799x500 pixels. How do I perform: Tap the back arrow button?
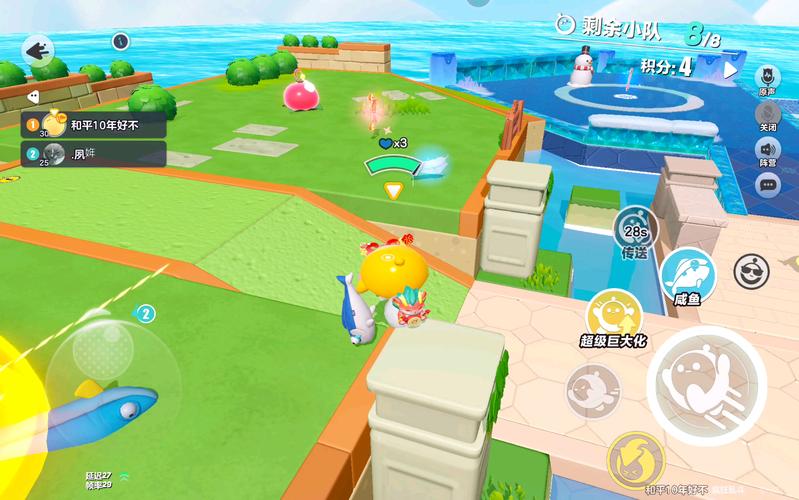[x=39, y=49]
